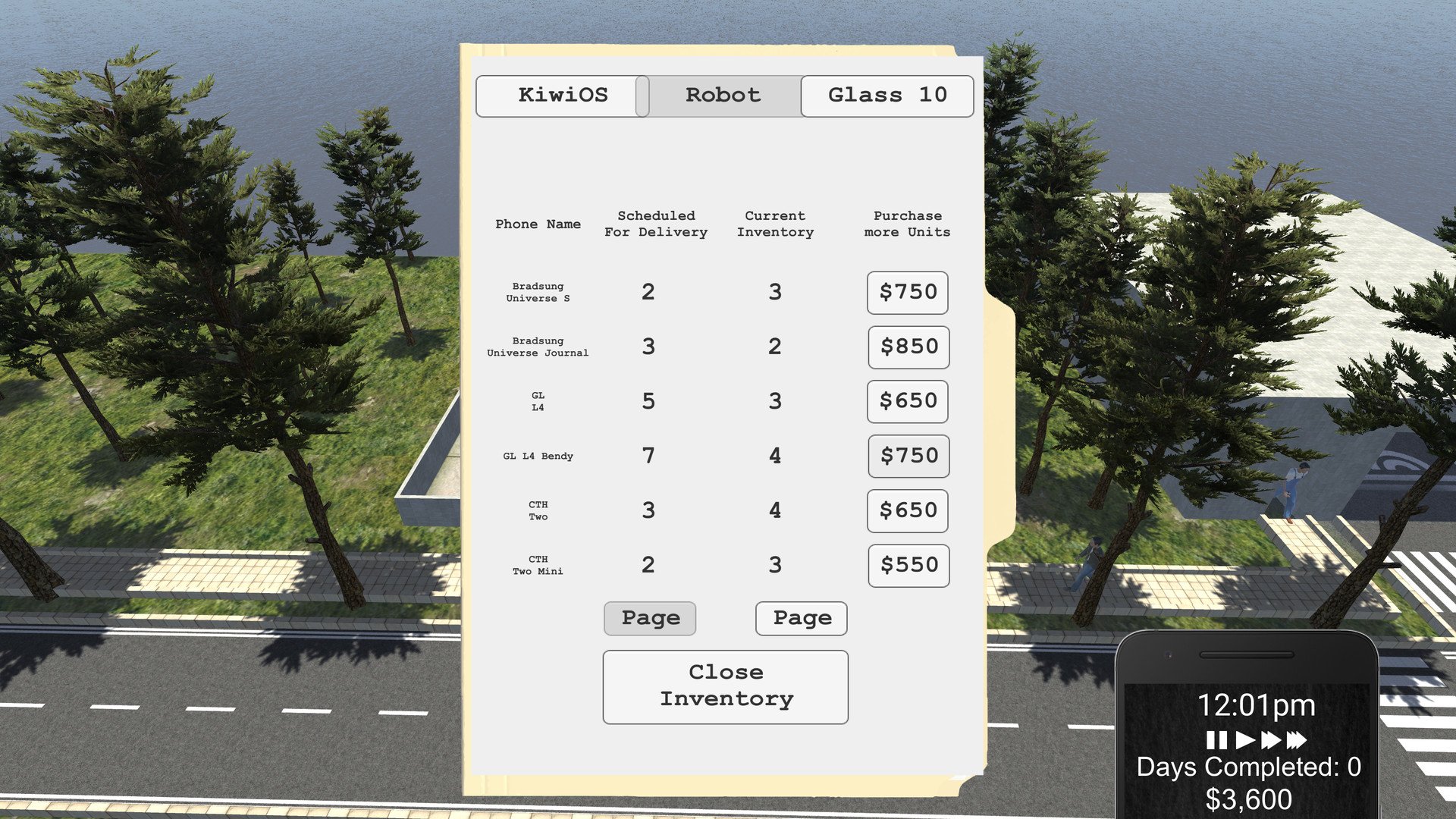Buy CTH Two Mini units for $550

908,565
